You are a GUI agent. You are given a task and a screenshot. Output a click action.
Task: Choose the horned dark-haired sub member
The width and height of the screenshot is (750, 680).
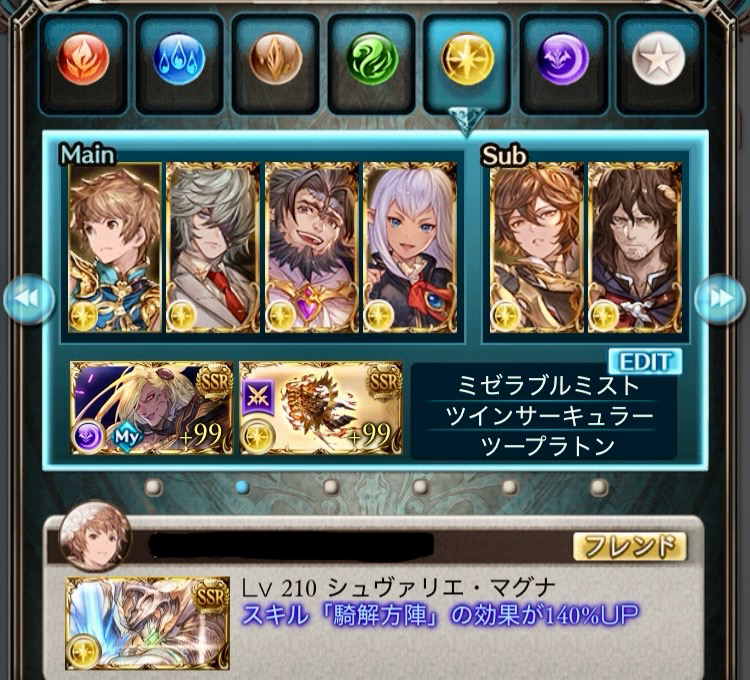(x=633, y=247)
